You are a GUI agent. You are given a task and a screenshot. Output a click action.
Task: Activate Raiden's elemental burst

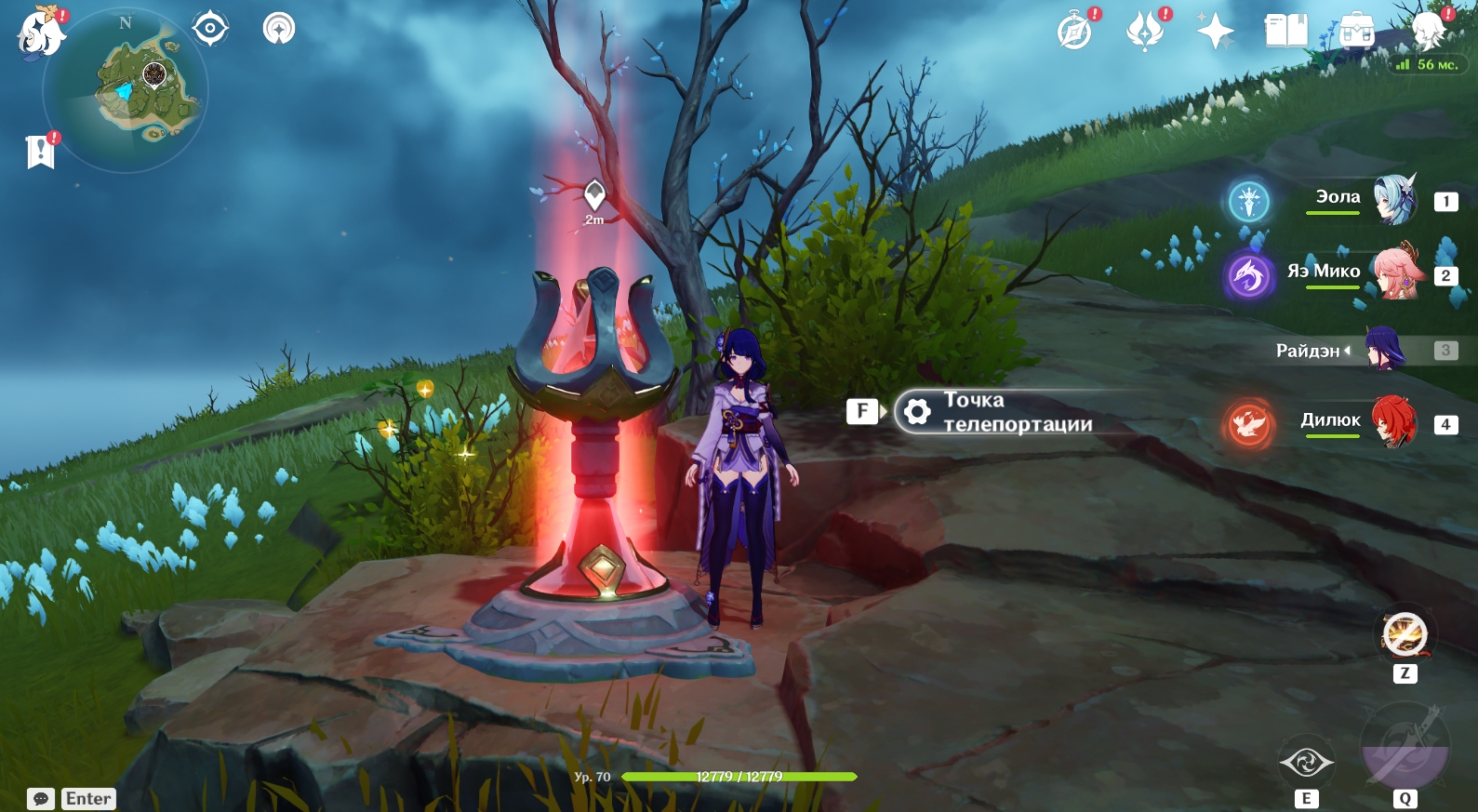(x=1404, y=750)
